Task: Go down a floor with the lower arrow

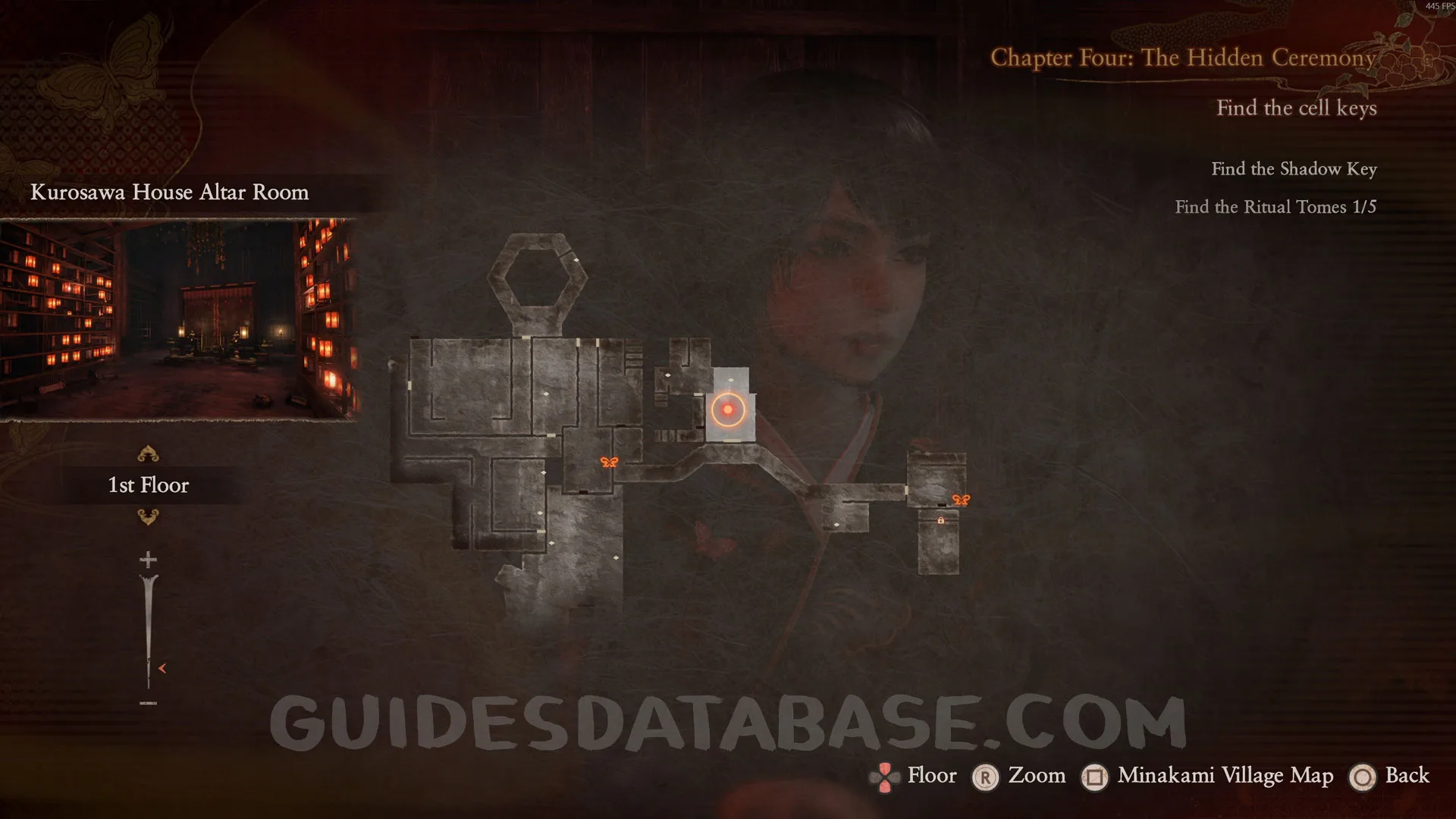Action: pos(148,517)
